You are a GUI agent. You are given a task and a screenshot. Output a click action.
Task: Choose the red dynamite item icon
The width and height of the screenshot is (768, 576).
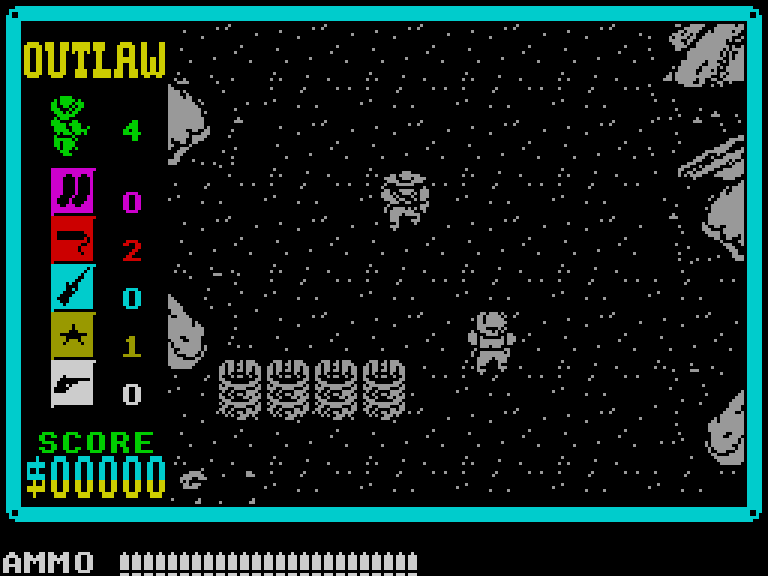tap(73, 239)
